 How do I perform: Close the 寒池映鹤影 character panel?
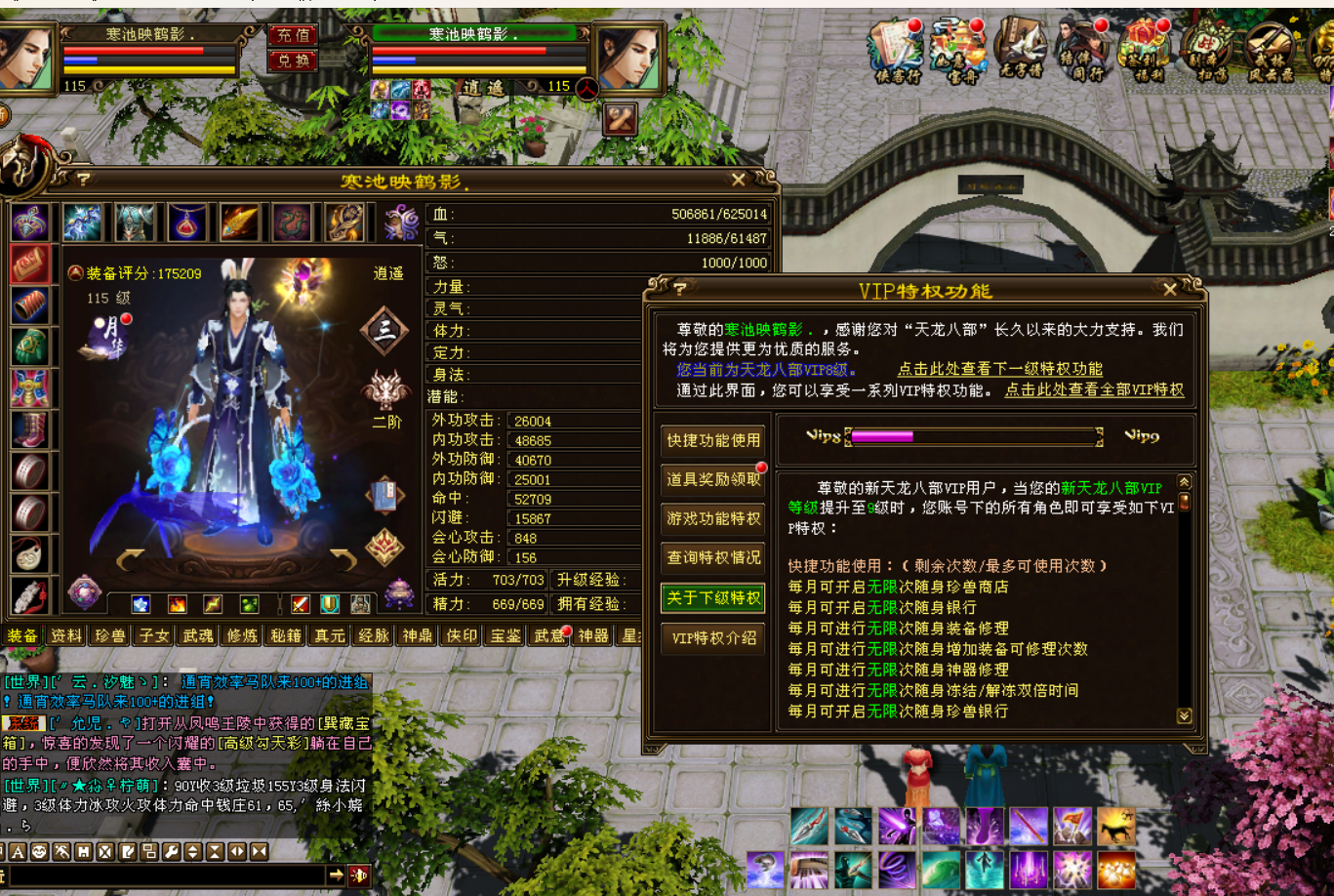(x=739, y=180)
